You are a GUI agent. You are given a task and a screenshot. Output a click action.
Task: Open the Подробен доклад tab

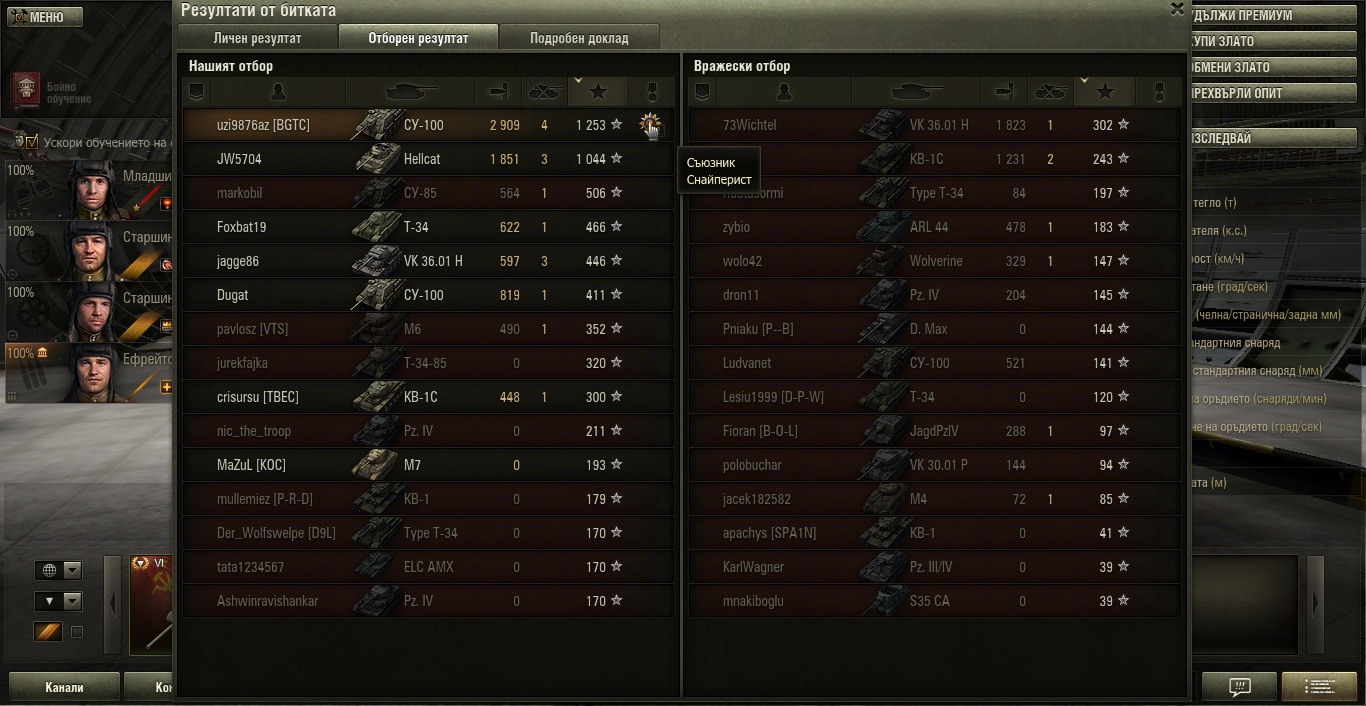tap(579, 38)
